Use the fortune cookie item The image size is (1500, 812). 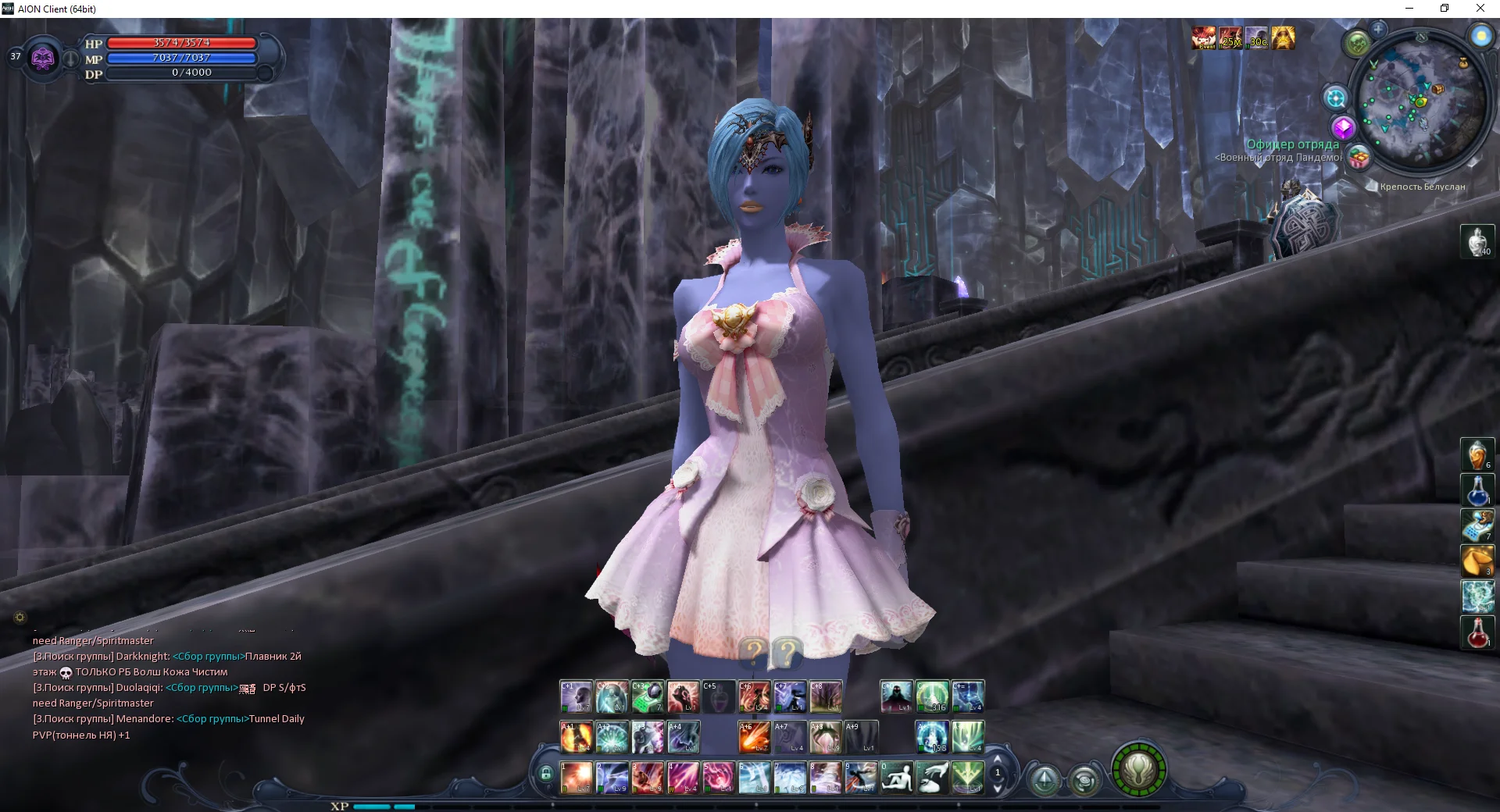(x=1477, y=561)
